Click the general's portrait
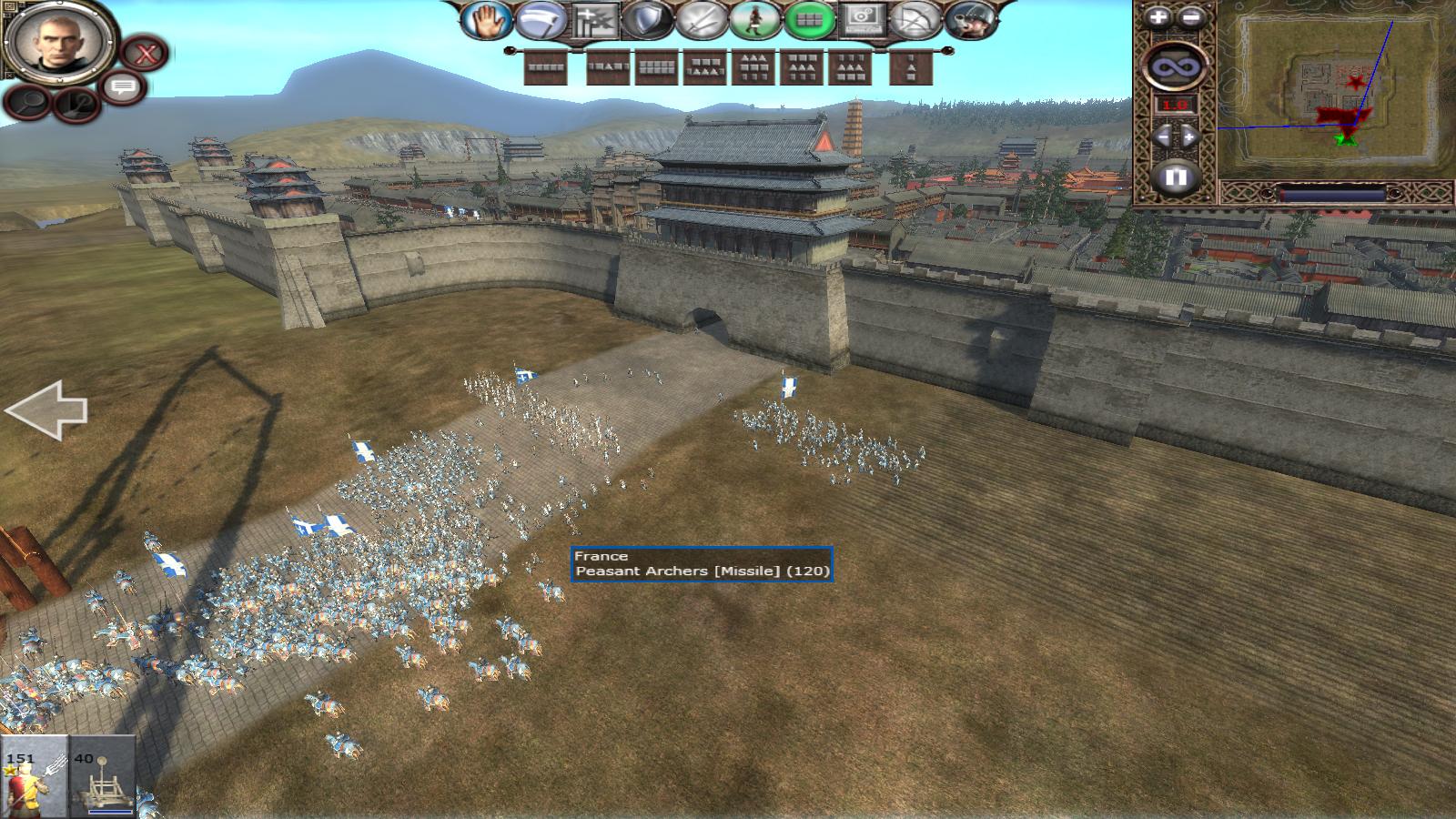Viewport: 1456px width, 819px height. pyautogui.click(x=58, y=42)
